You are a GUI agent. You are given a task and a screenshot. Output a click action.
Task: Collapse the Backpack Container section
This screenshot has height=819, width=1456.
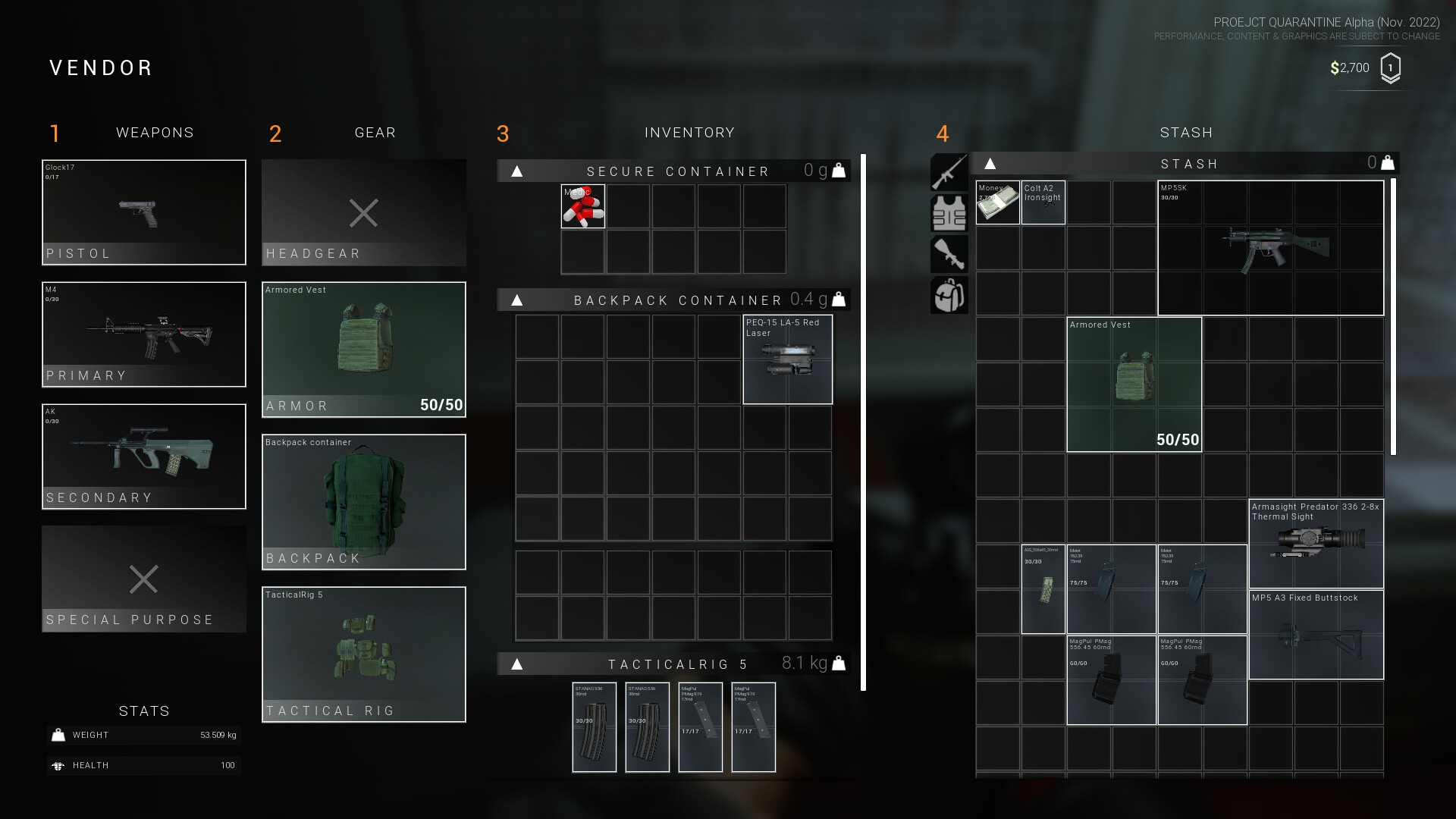point(516,300)
